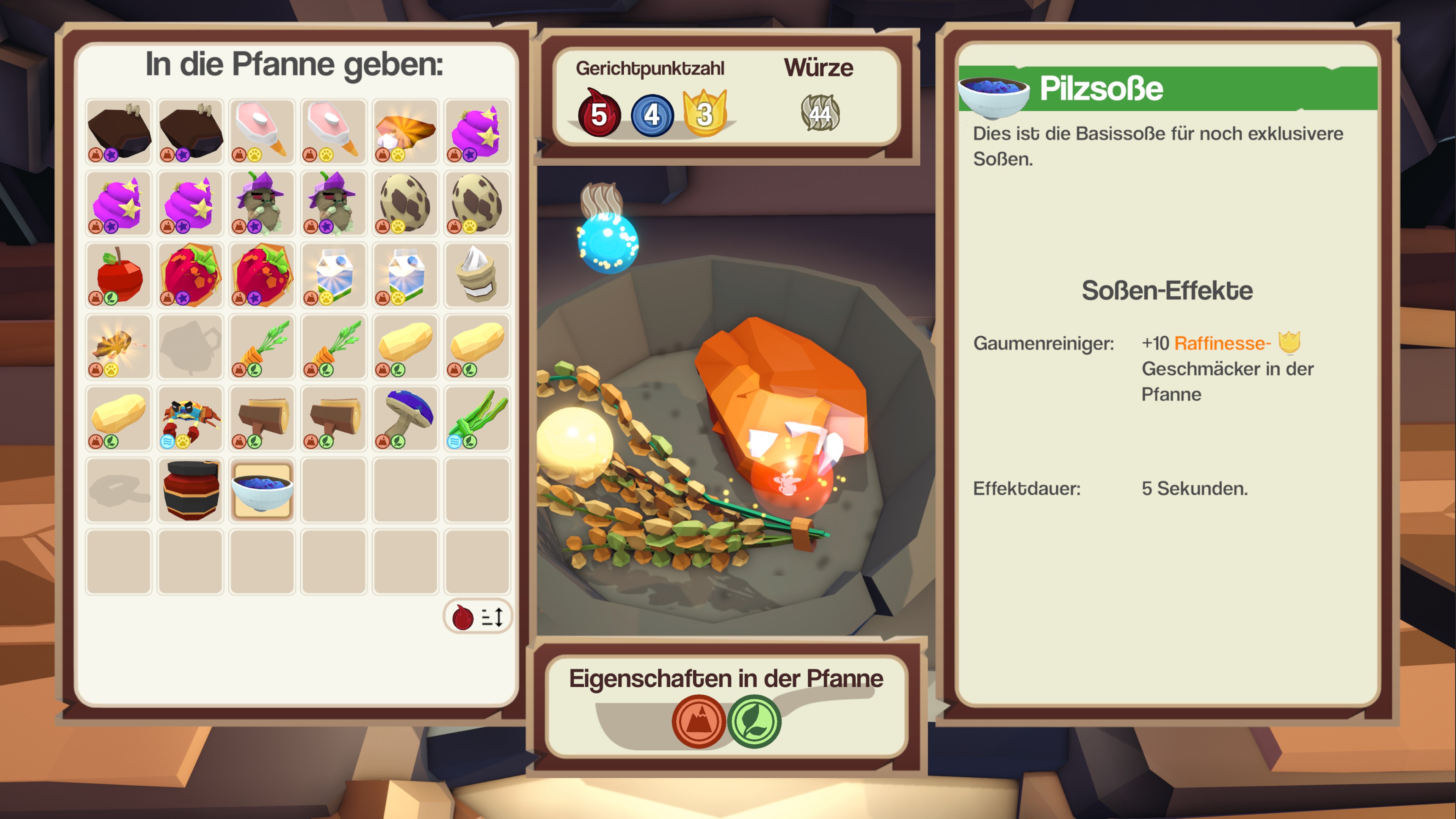
Task: Select the red apple ingredient
Action: tap(119, 275)
